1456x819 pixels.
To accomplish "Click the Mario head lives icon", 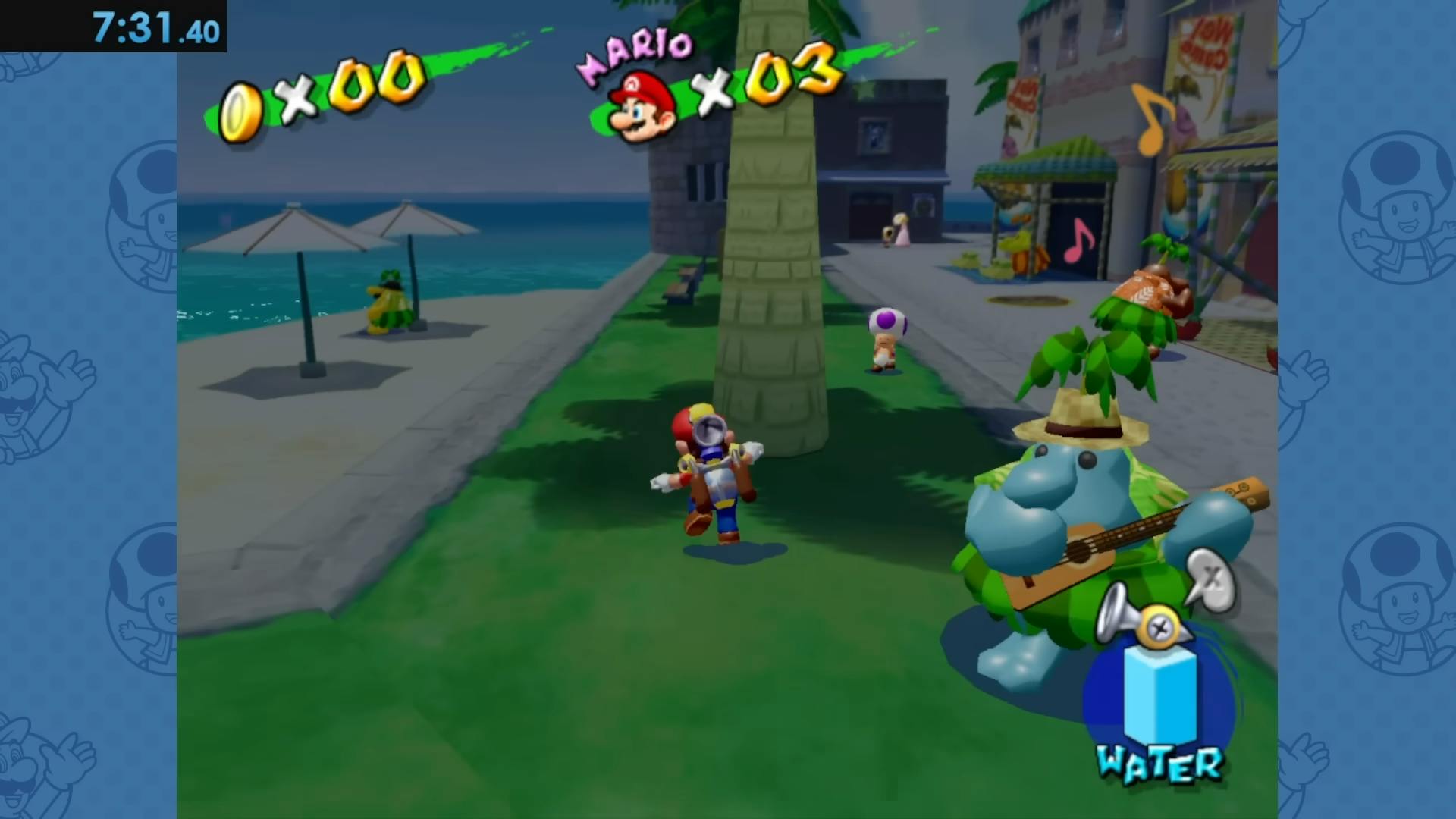I will click(643, 106).
